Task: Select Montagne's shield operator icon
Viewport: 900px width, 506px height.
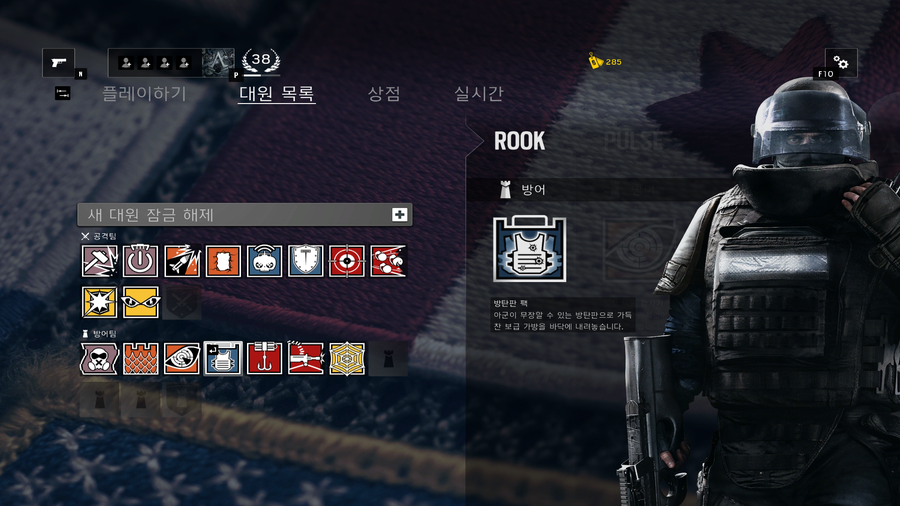Action: [x=306, y=261]
